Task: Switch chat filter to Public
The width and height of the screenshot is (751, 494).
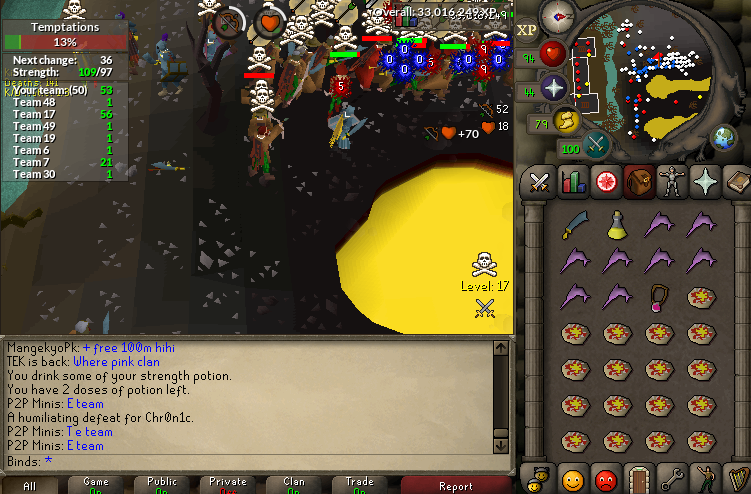Action: (162, 486)
